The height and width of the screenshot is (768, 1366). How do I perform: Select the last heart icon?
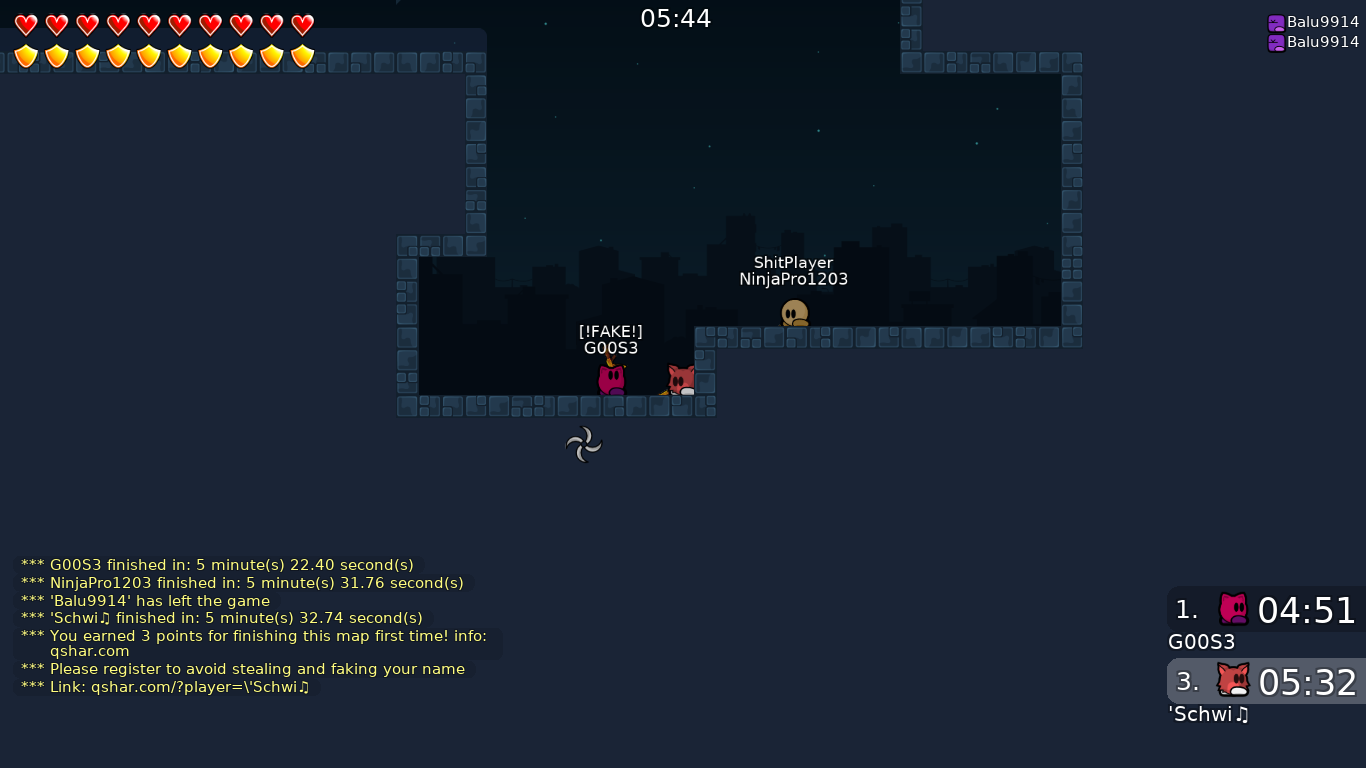click(302, 23)
